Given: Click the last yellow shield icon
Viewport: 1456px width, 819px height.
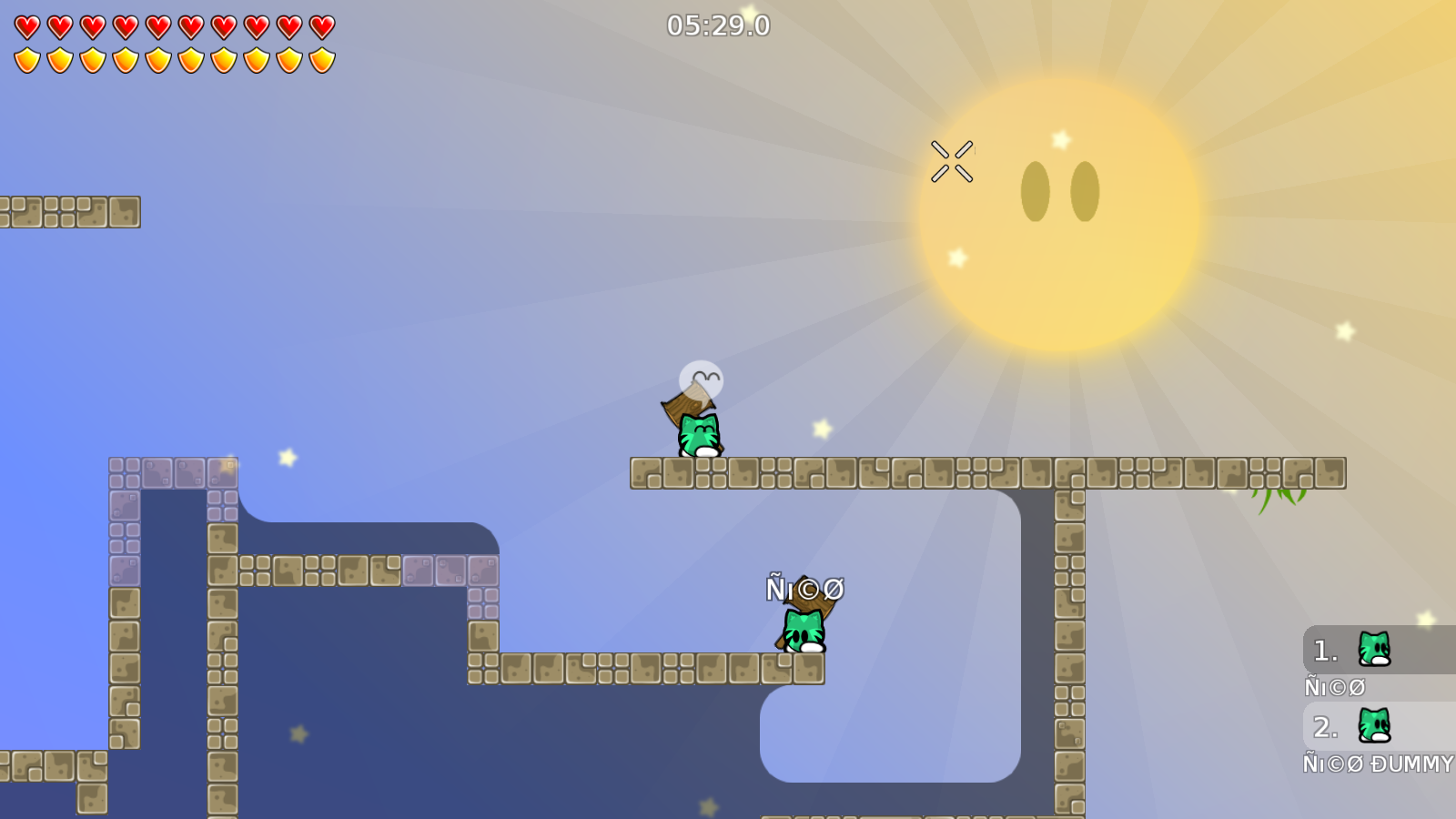Looking at the screenshot, I should coord(320,59).
